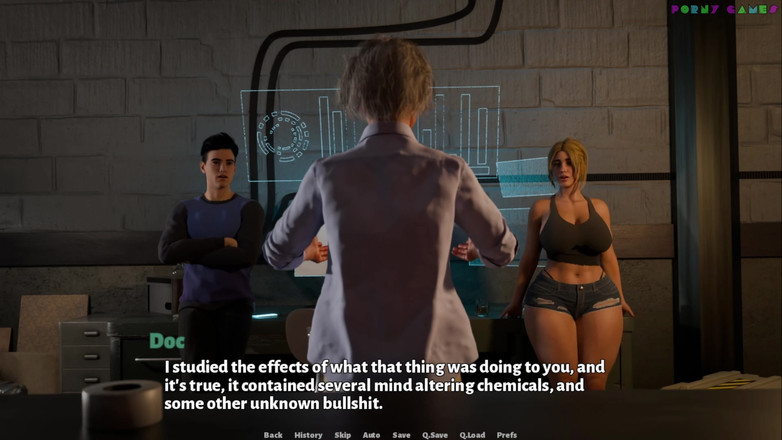
Task: Toggle Auto-advance mode
Action: click(371, 435)
